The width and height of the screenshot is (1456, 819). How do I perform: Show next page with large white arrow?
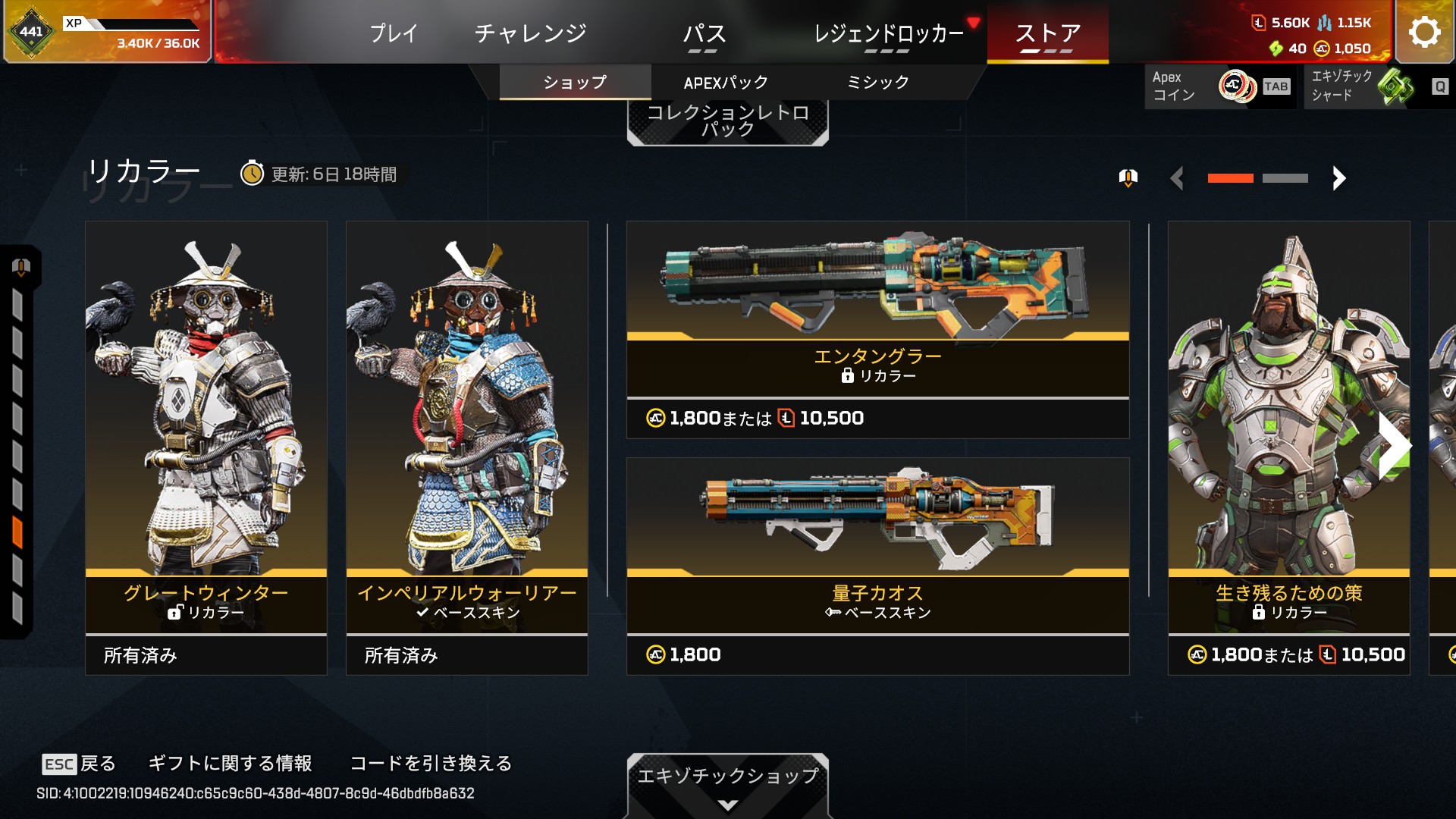(1394, 446)
